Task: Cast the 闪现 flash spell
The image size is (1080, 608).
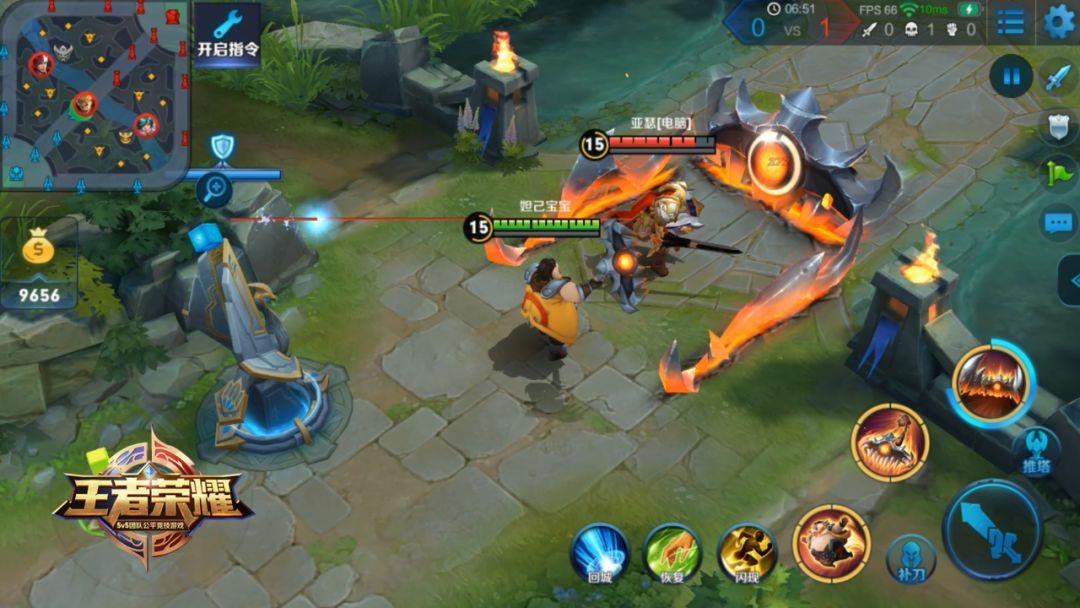Action: coord(746,552)
